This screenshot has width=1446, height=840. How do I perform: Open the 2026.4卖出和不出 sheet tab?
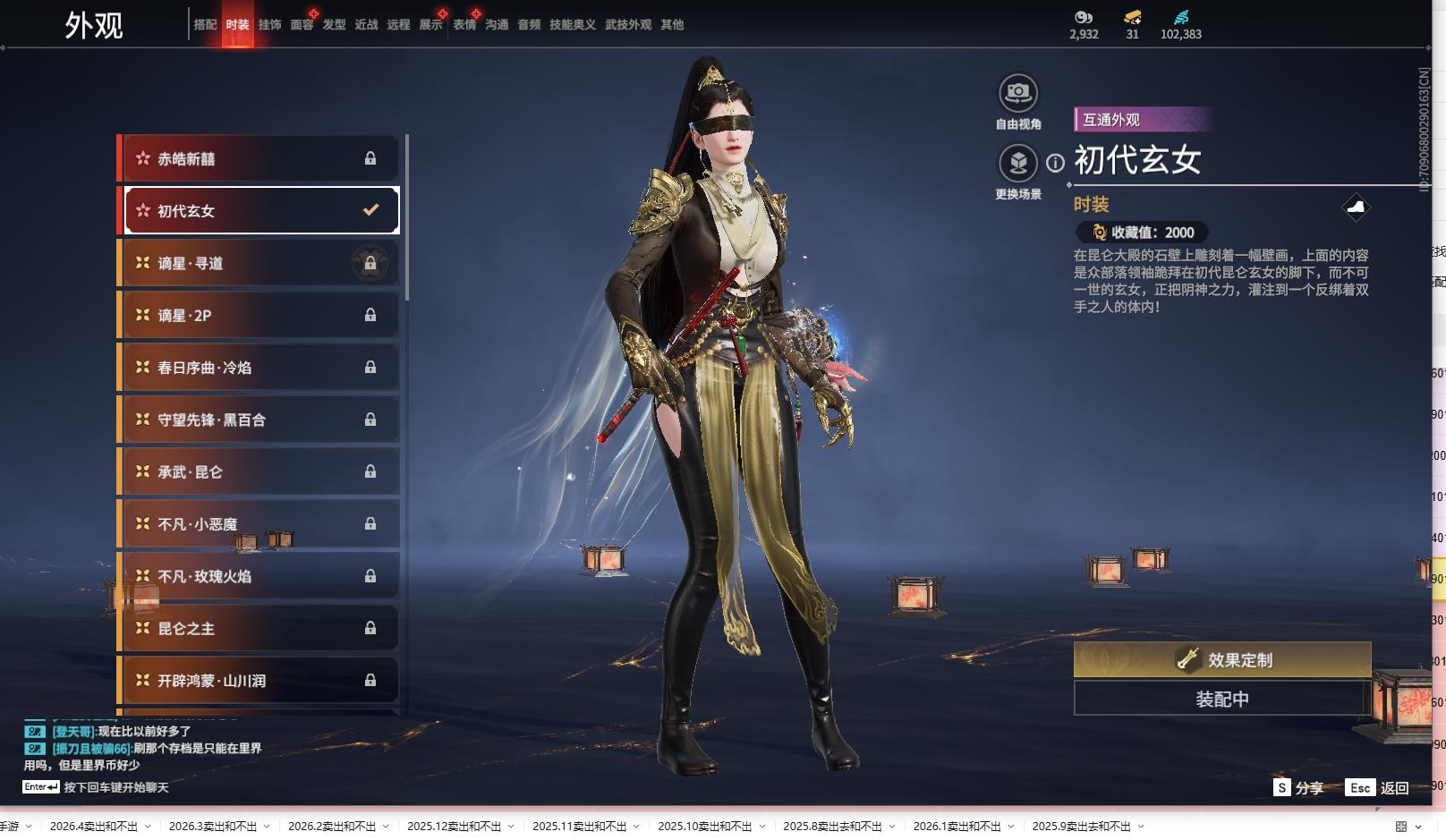(x=94, y=827)
